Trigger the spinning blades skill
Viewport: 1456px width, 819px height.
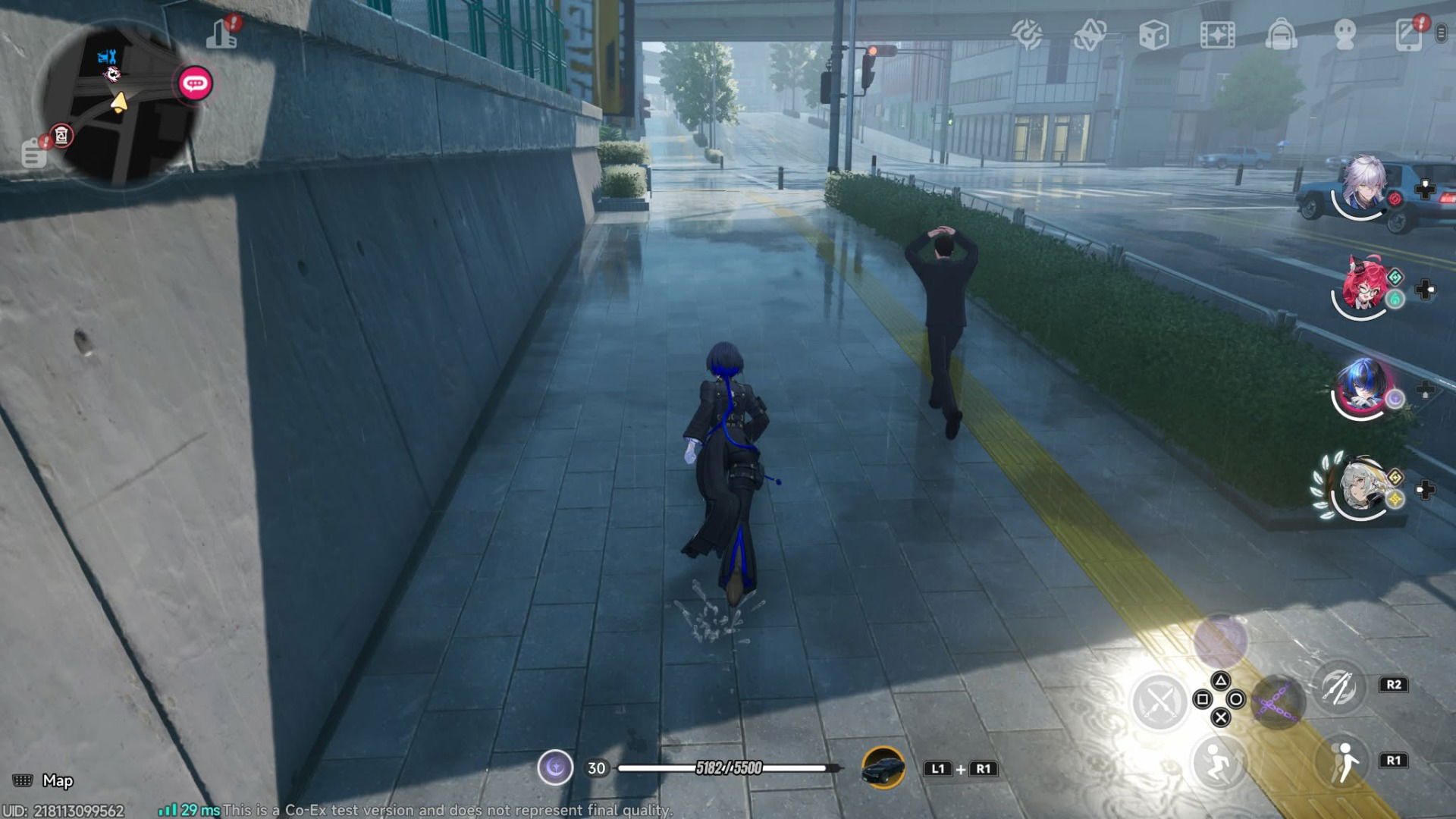point(1338,686)
